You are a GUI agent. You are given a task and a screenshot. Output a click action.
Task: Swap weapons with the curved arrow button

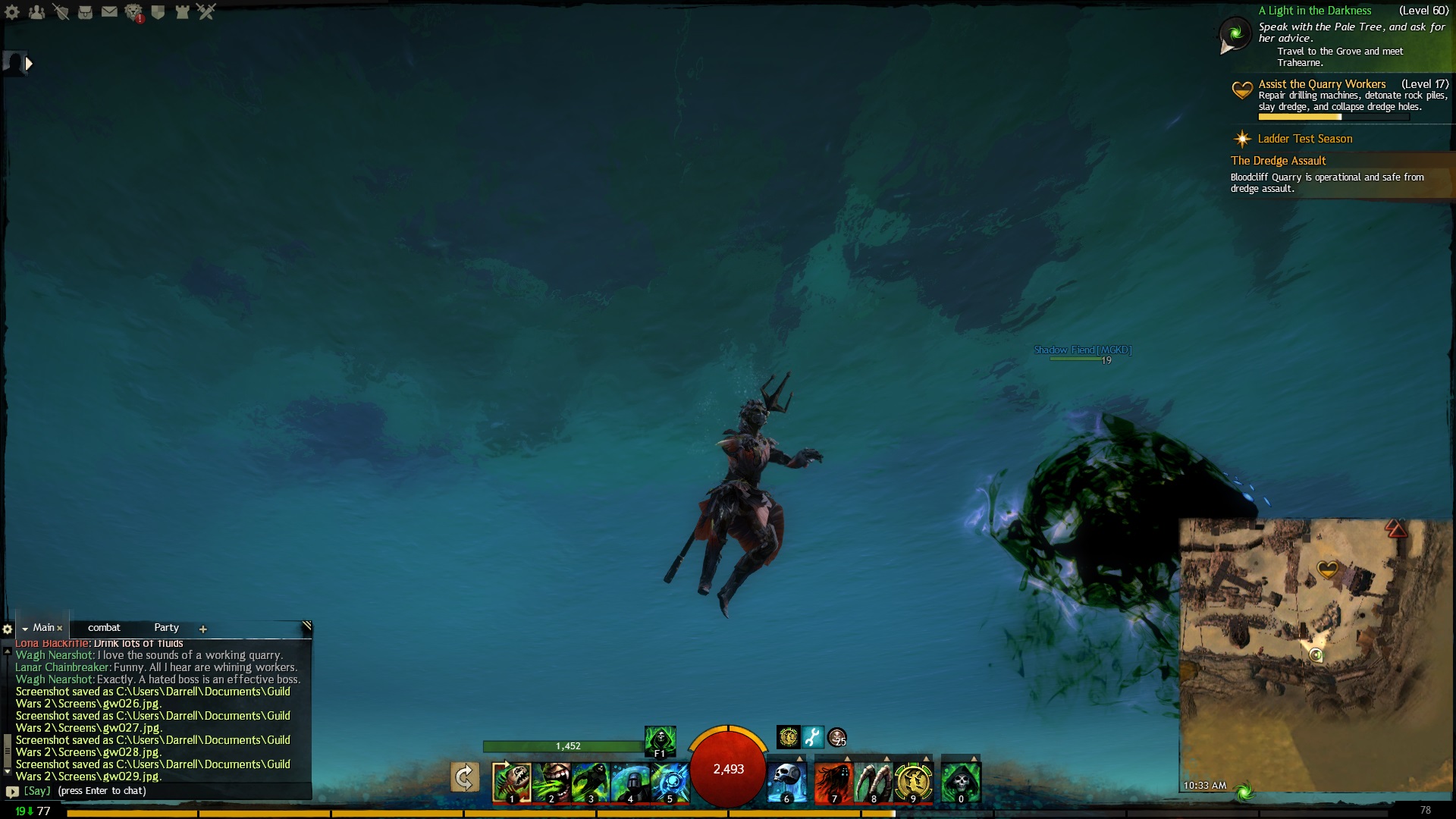464,778
